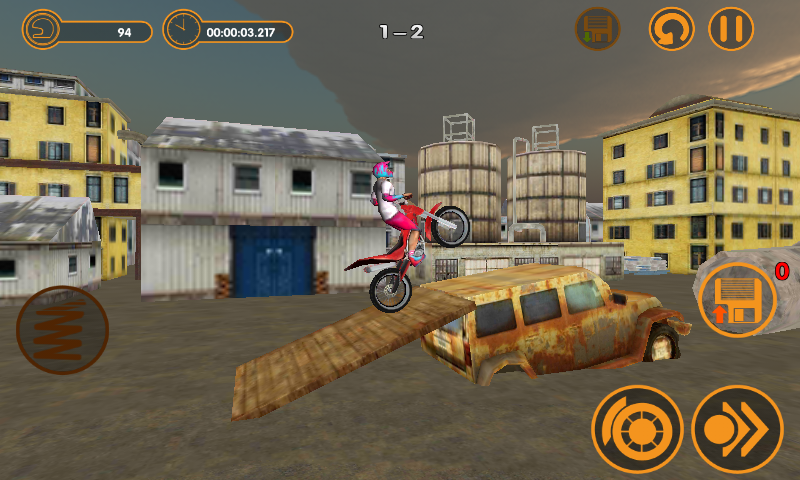Accelerate with the forward arrows button
The width and height of the screenshot is (800, 480).
tap(737, 430)
